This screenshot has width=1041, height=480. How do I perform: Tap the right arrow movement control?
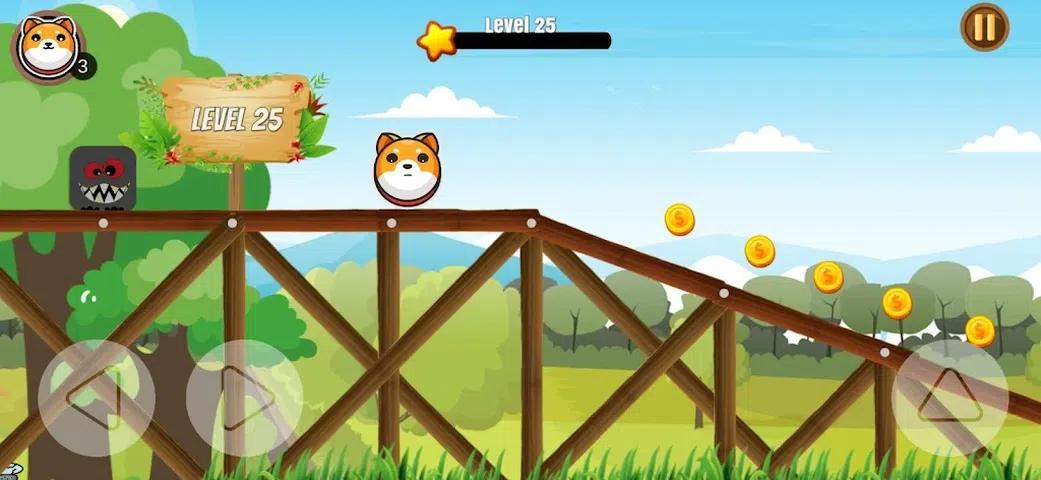[x=244, y=398]
